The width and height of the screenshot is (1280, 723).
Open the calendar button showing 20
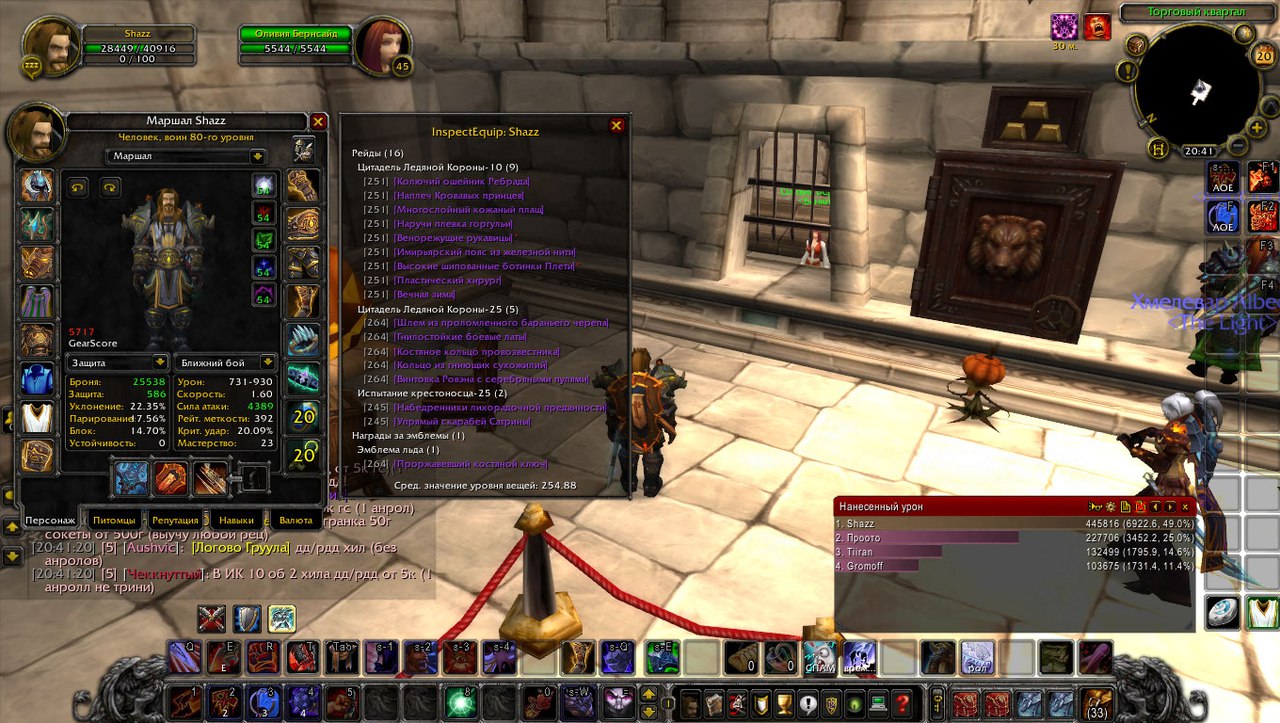(1263, 56)
